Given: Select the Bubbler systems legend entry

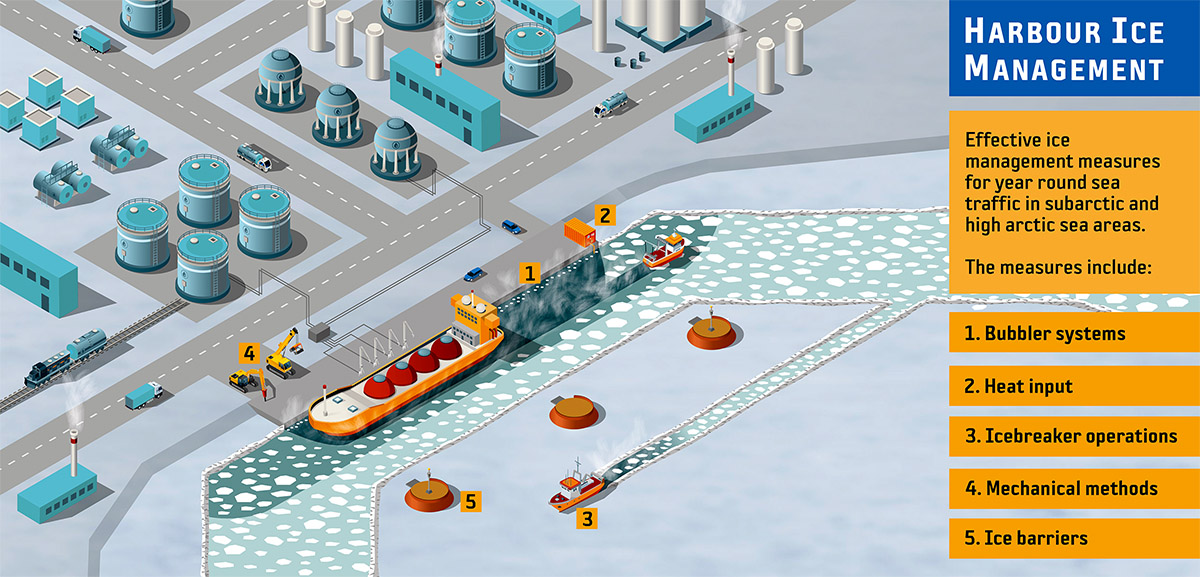Looking at the screenshot, I should point(1073,334).
